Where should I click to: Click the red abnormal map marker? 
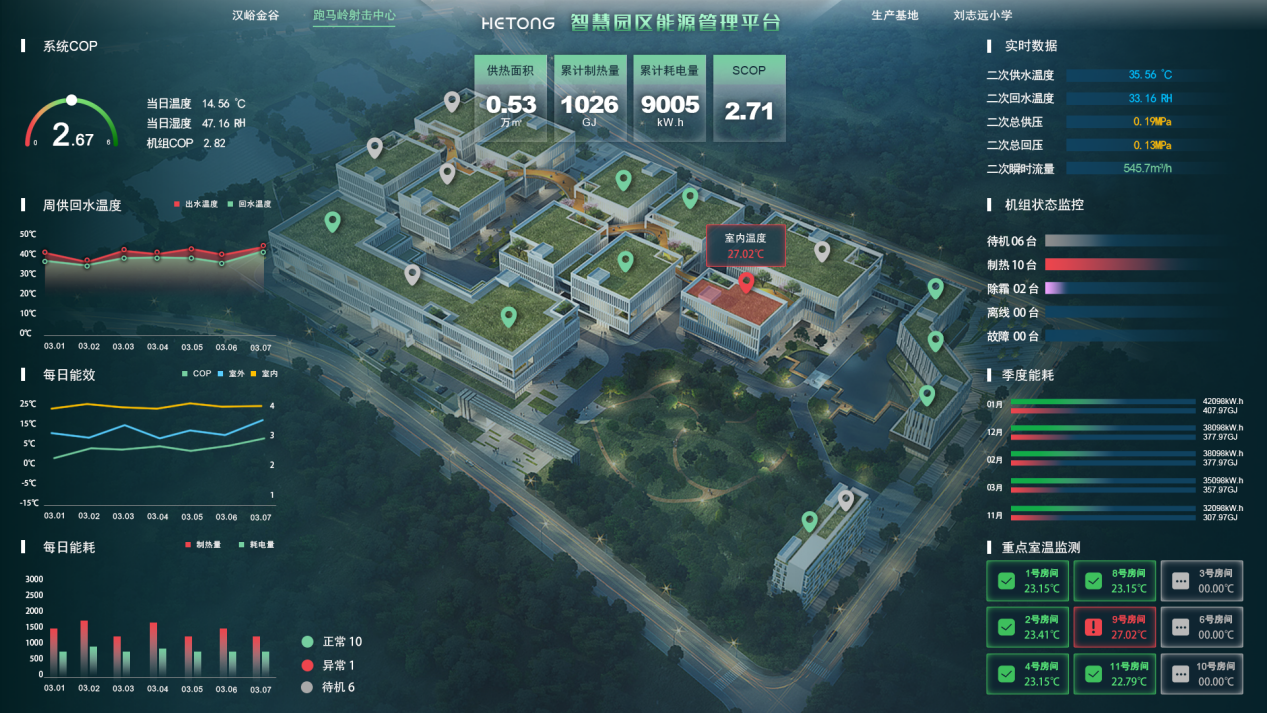tap(746, 283)
